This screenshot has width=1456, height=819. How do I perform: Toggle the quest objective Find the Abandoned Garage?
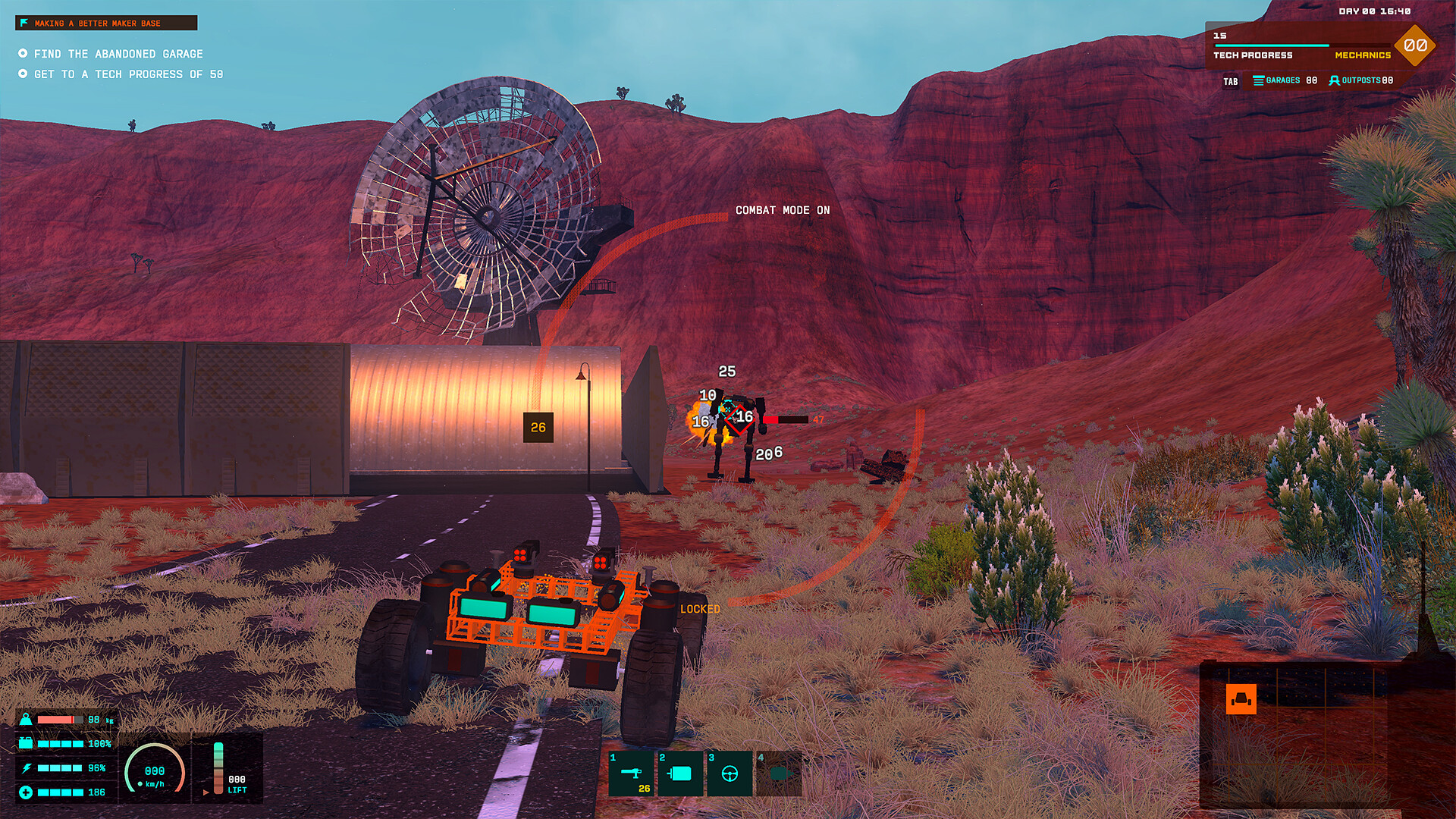(24, 54)
